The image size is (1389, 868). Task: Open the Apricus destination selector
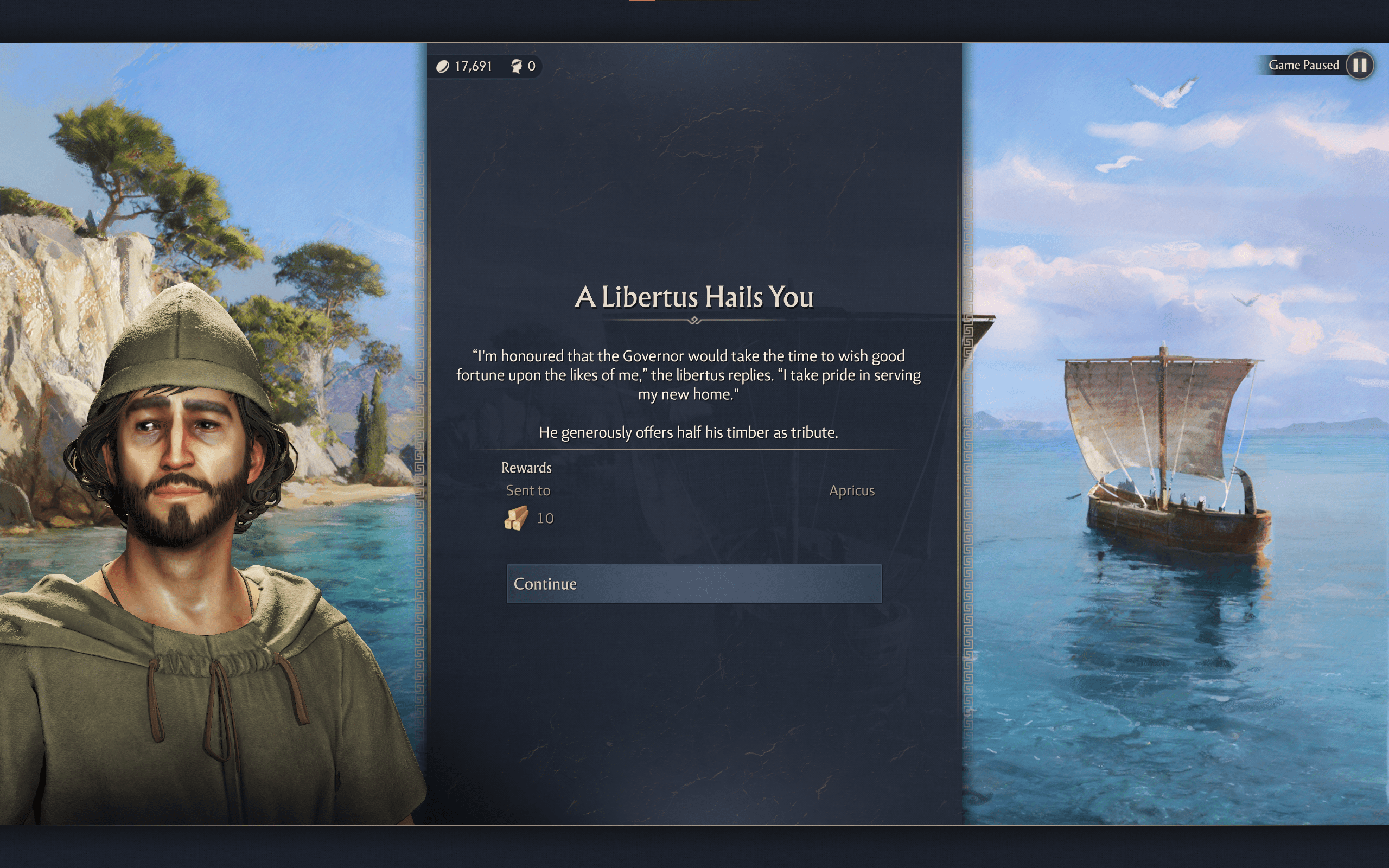coord(852,490)
